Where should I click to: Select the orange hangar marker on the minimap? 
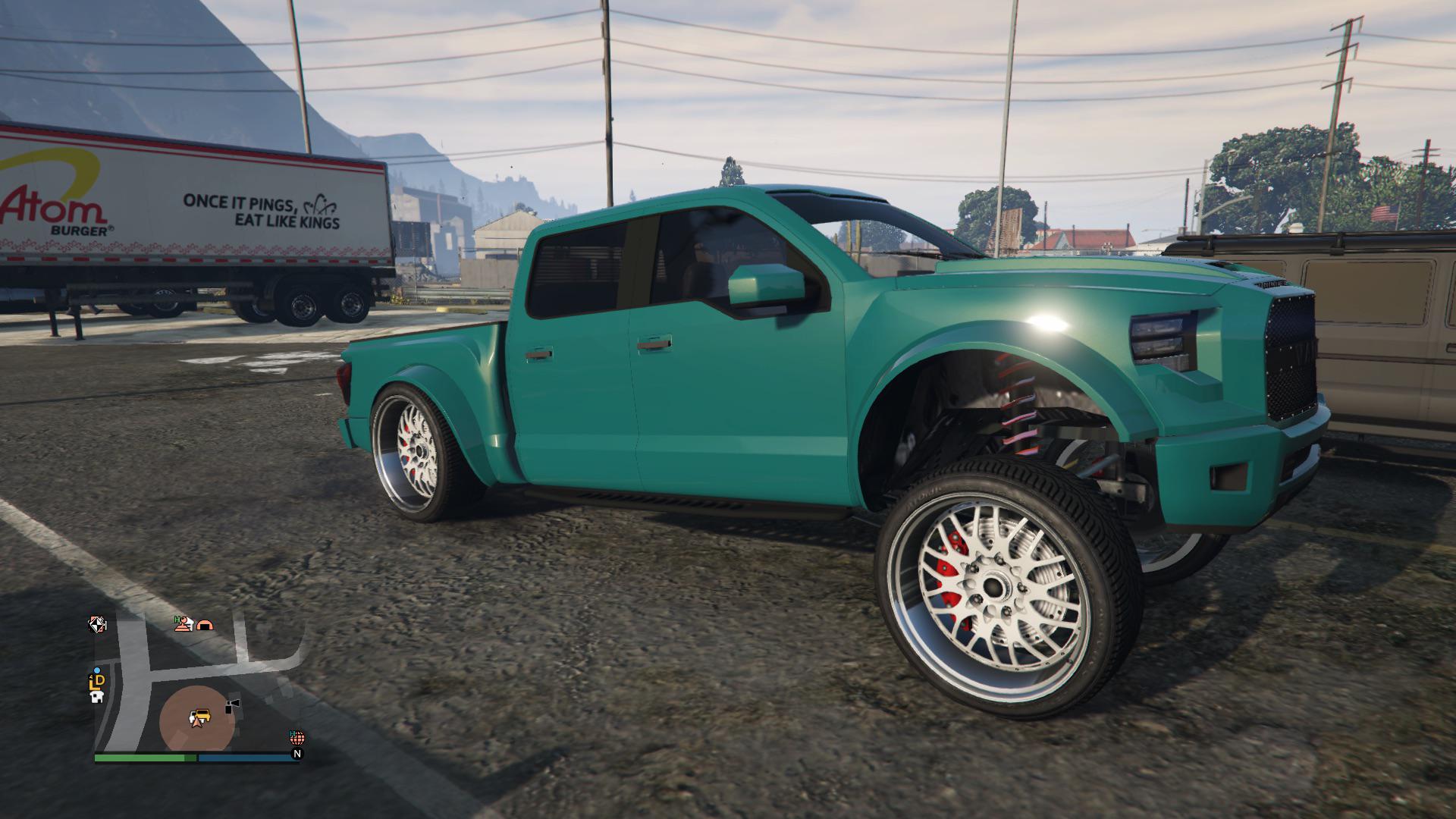tap(205, 625)
